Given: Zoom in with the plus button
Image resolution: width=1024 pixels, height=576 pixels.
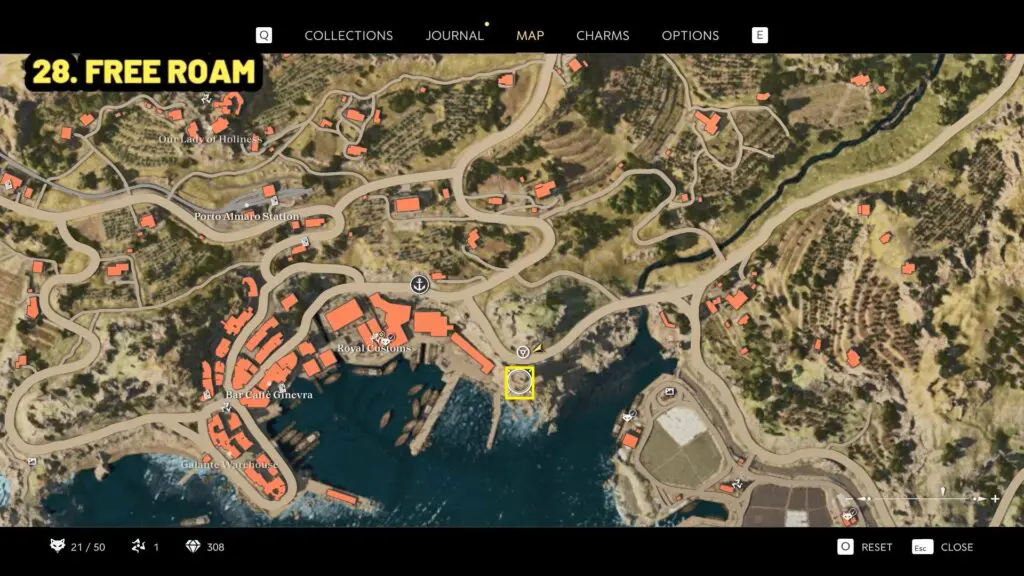Looking at the screenshot, I should click(995, 498).
